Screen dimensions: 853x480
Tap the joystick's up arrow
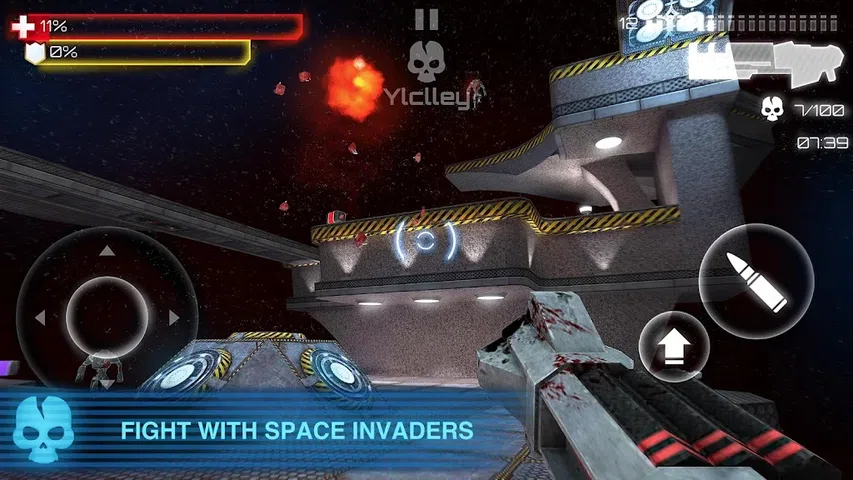point(107,250)
